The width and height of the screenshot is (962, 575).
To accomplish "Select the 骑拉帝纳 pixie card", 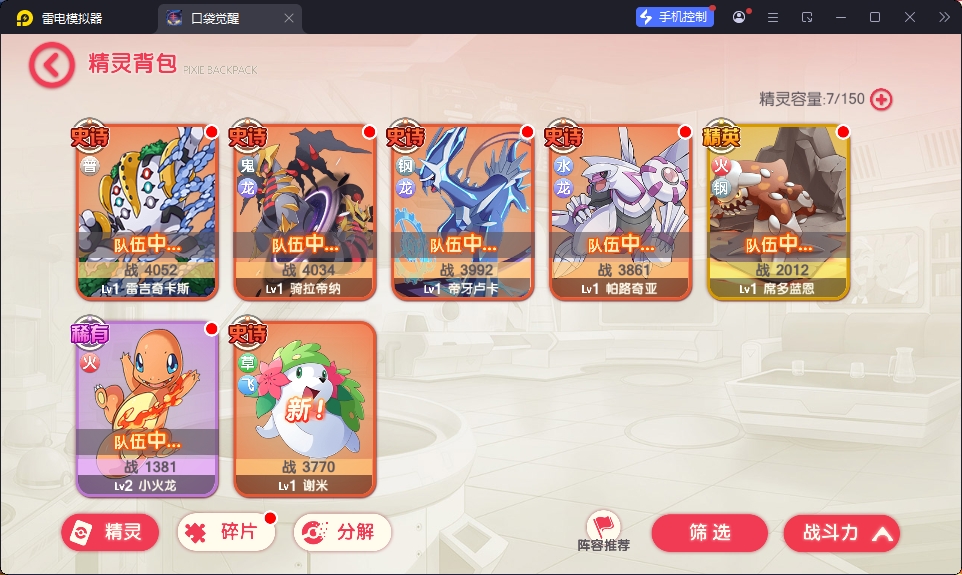I will [x=304, y=213].
